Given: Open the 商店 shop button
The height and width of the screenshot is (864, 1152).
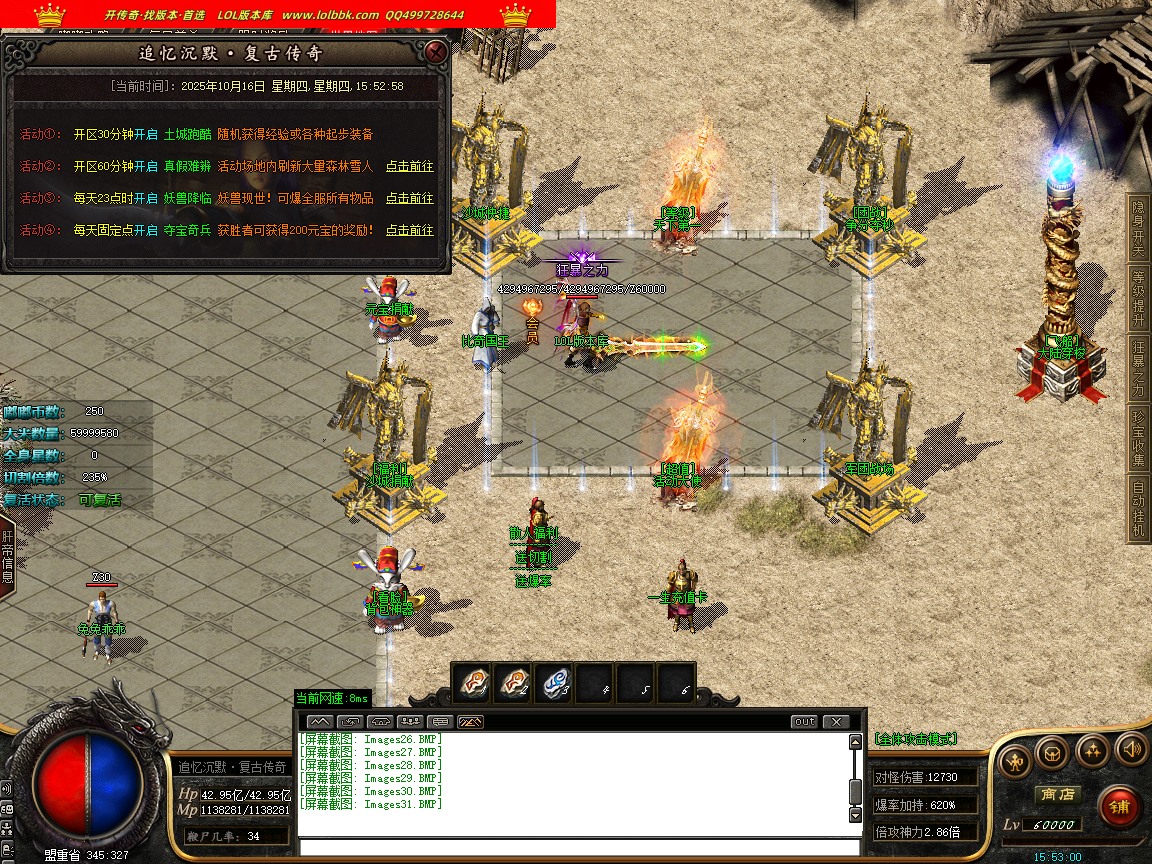Looking at the screenshot, I should click(1057, 794).
